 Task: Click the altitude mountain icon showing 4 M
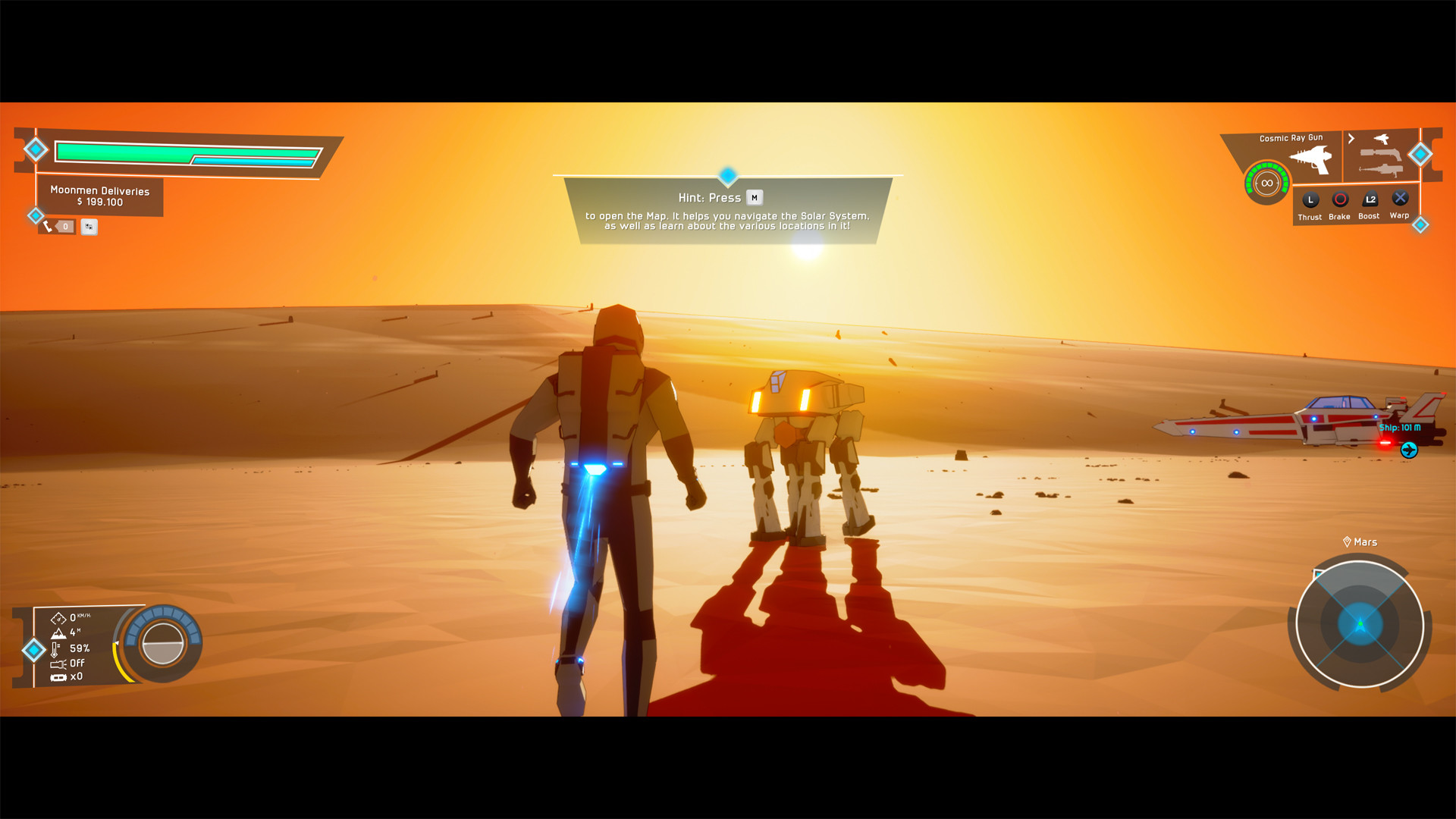[58, 634]
